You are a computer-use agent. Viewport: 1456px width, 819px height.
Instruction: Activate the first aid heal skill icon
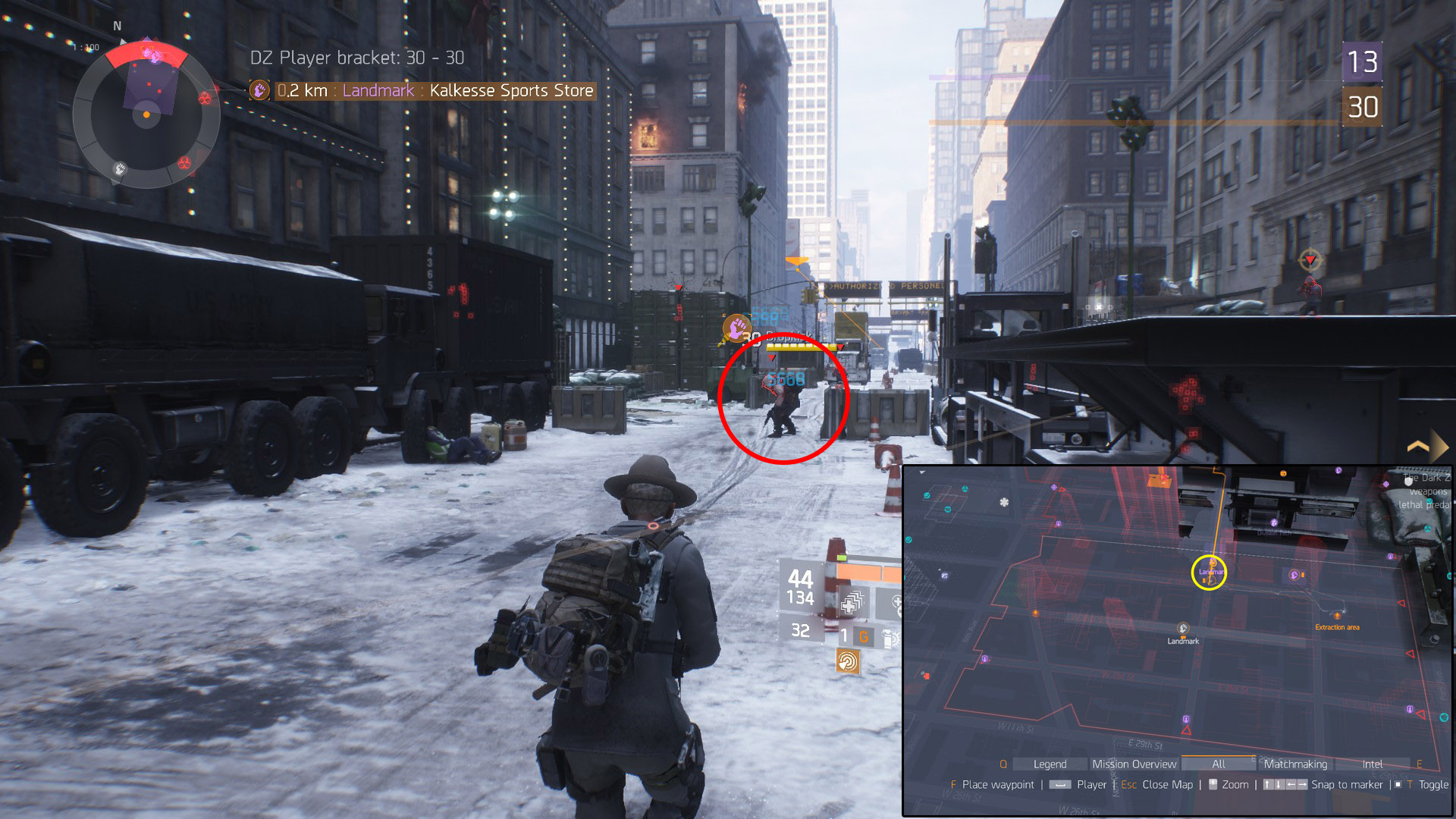click(852, 603)
